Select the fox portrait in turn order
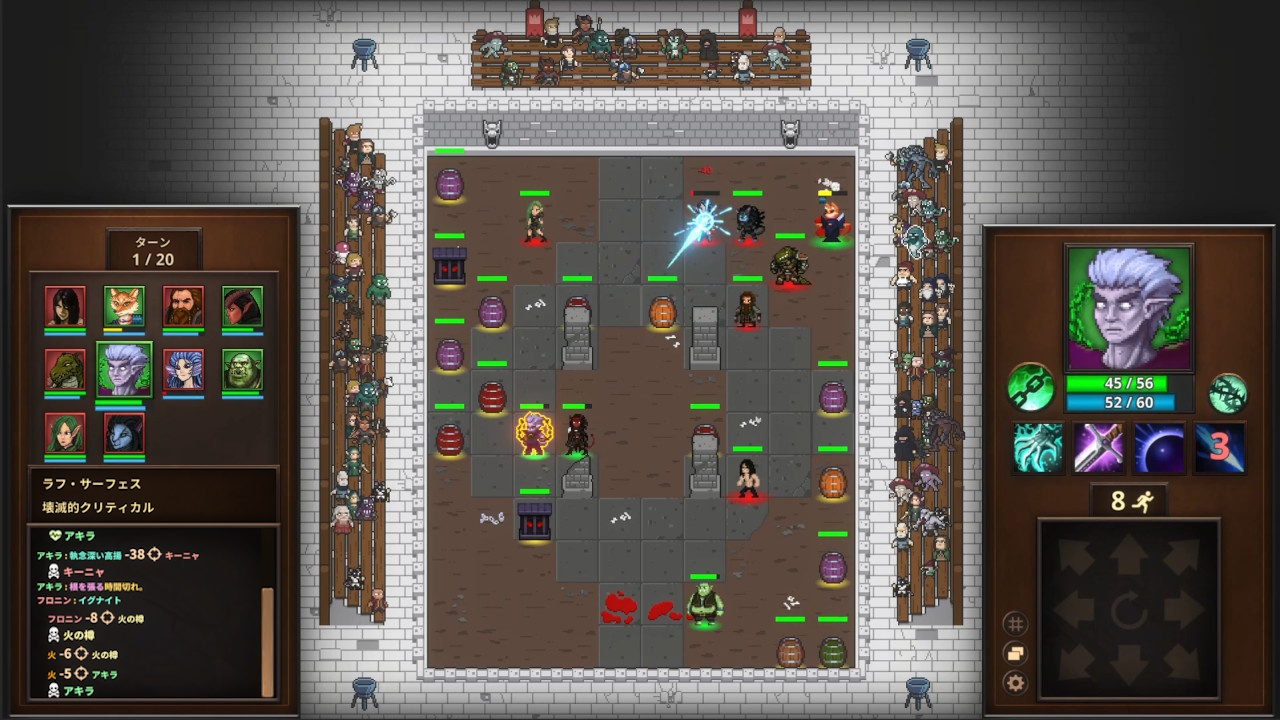1280x720 pixels. coord(124,306)
